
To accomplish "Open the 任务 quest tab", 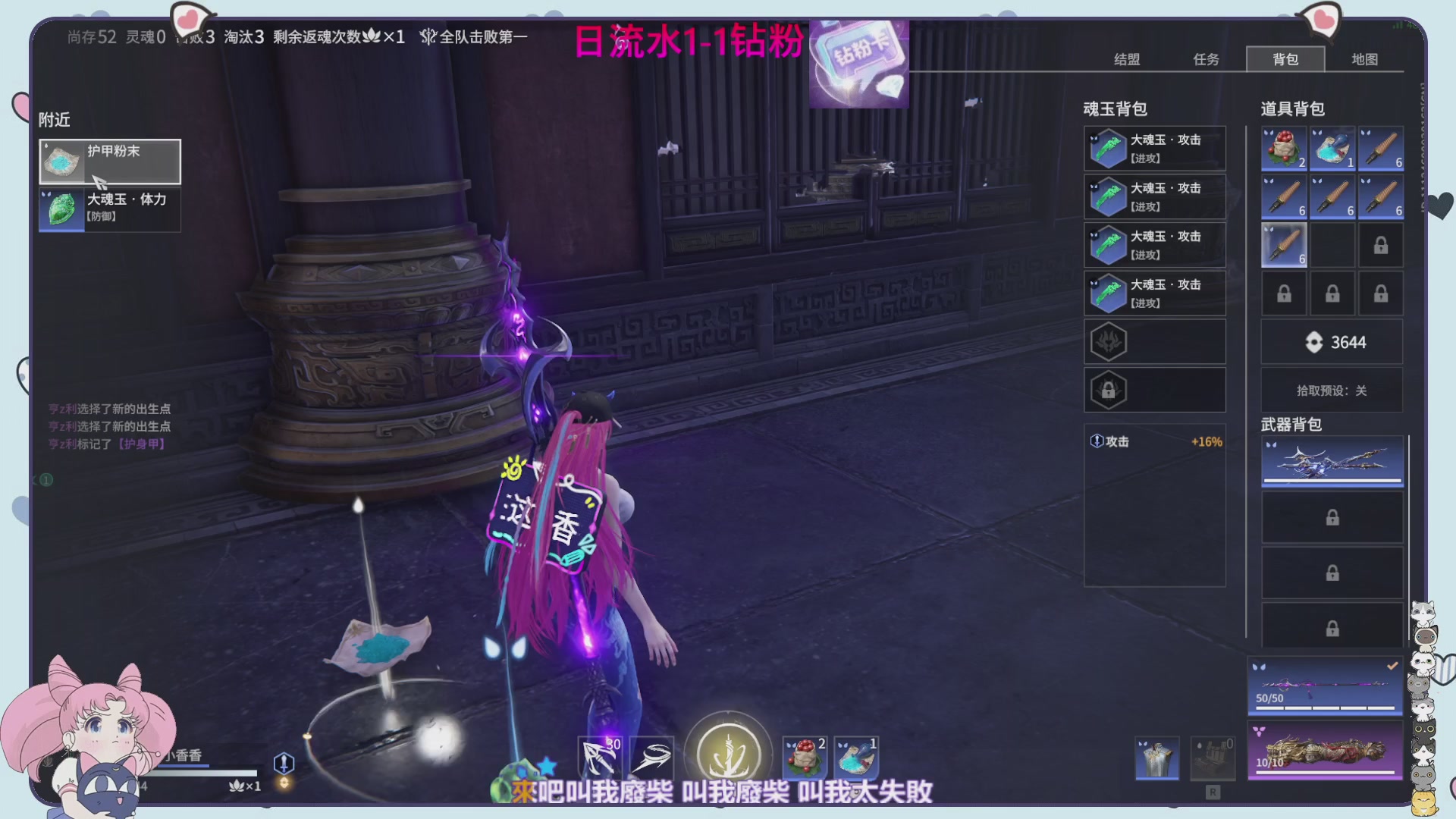I will (1206, 59).
